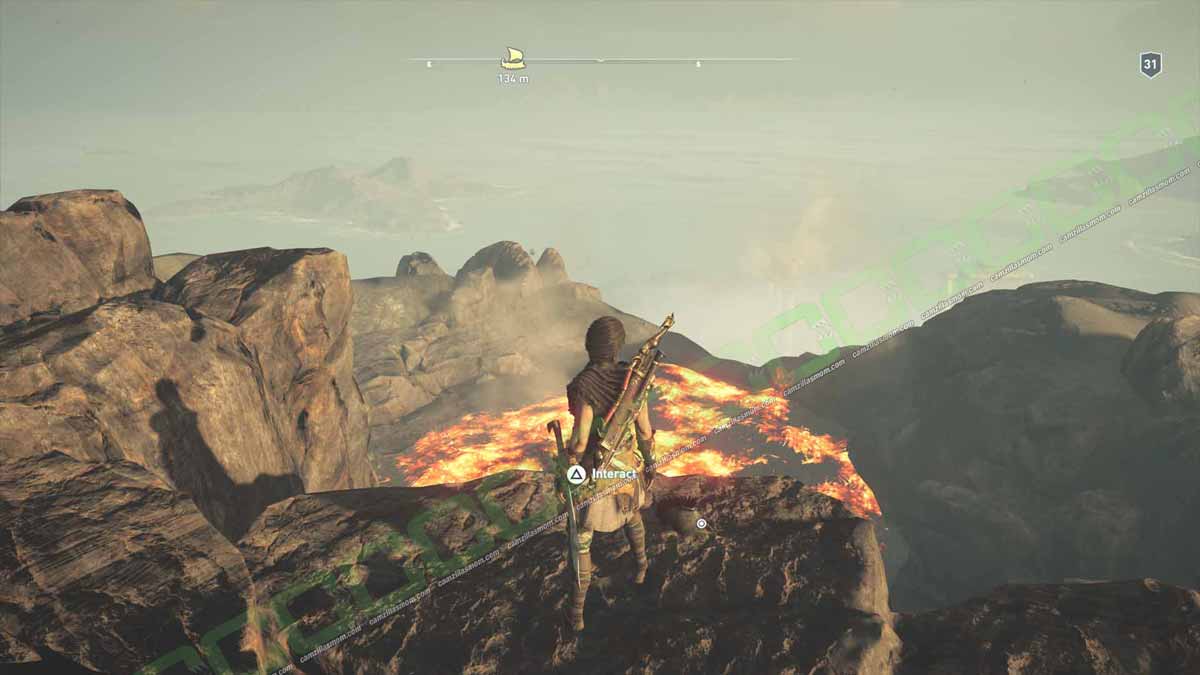Open the level 31 shield badge
This screenshot has height=675, width=1200.
pyautogui.click(x=1150, y=65)
